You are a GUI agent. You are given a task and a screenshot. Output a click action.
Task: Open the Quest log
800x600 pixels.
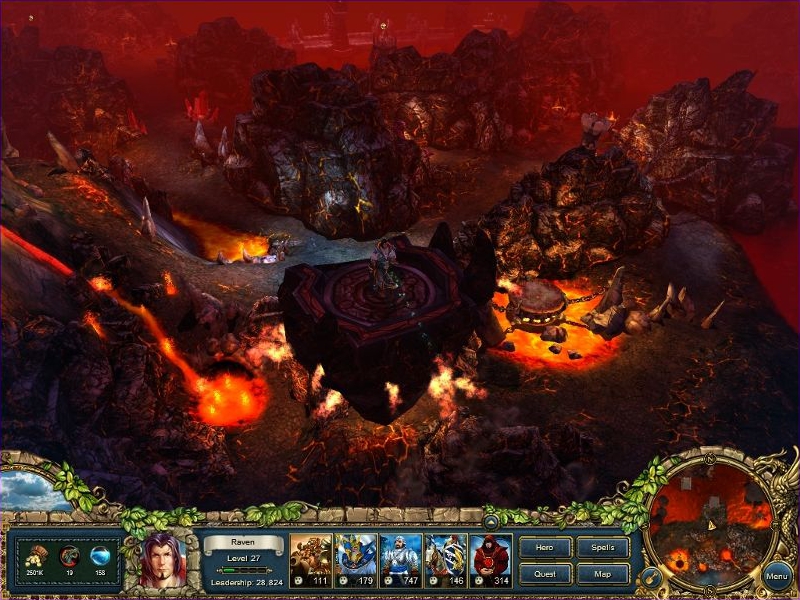point(546,574)
